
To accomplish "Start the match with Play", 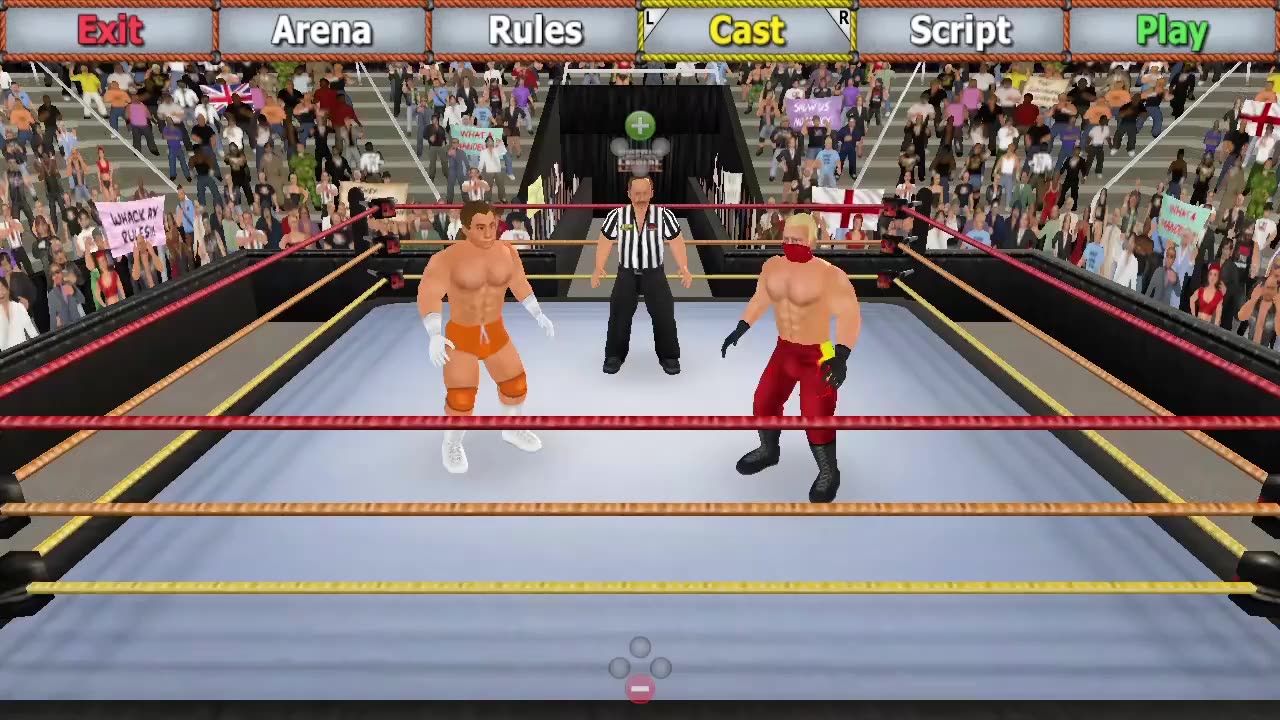I will click(x=1172, y=31).
